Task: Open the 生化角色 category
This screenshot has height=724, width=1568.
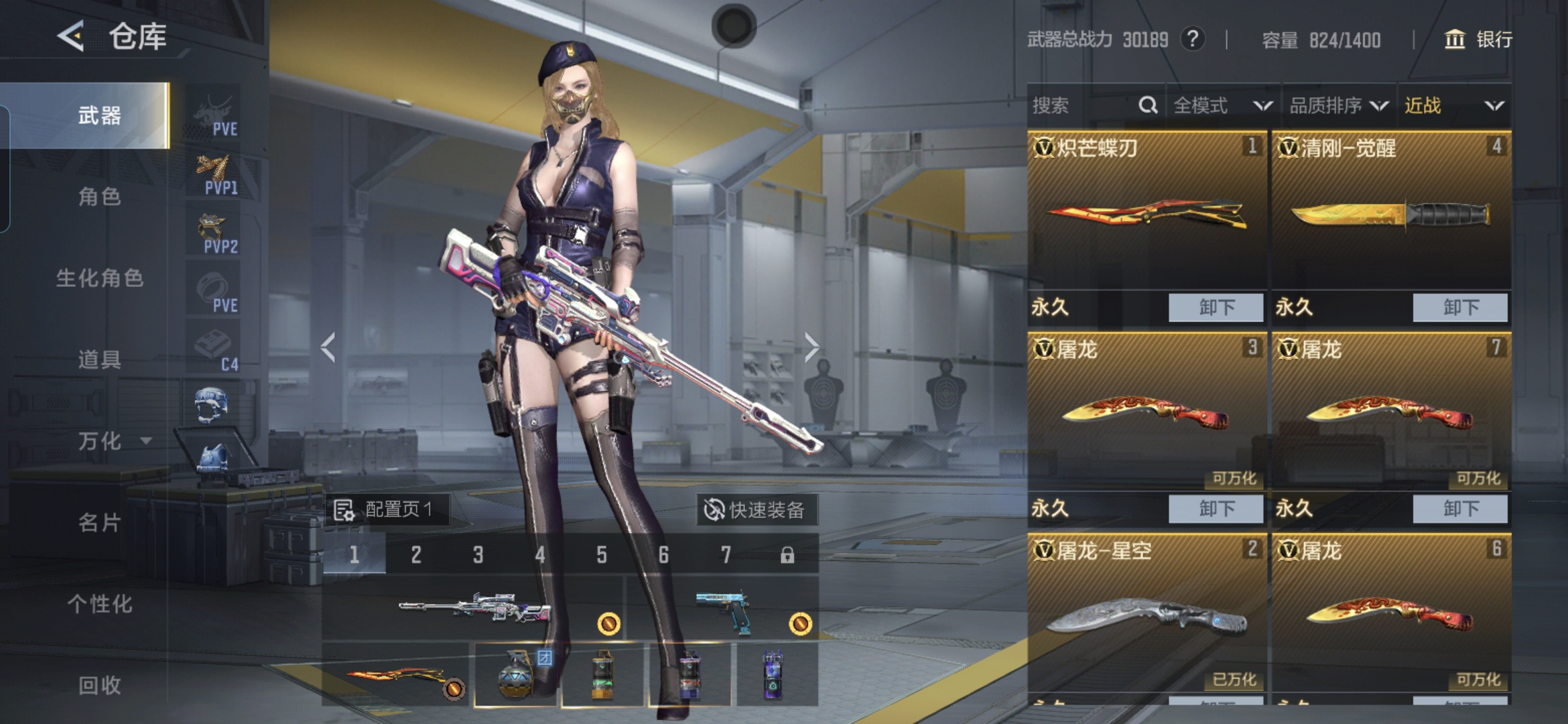Action: [x=99, y=278]
